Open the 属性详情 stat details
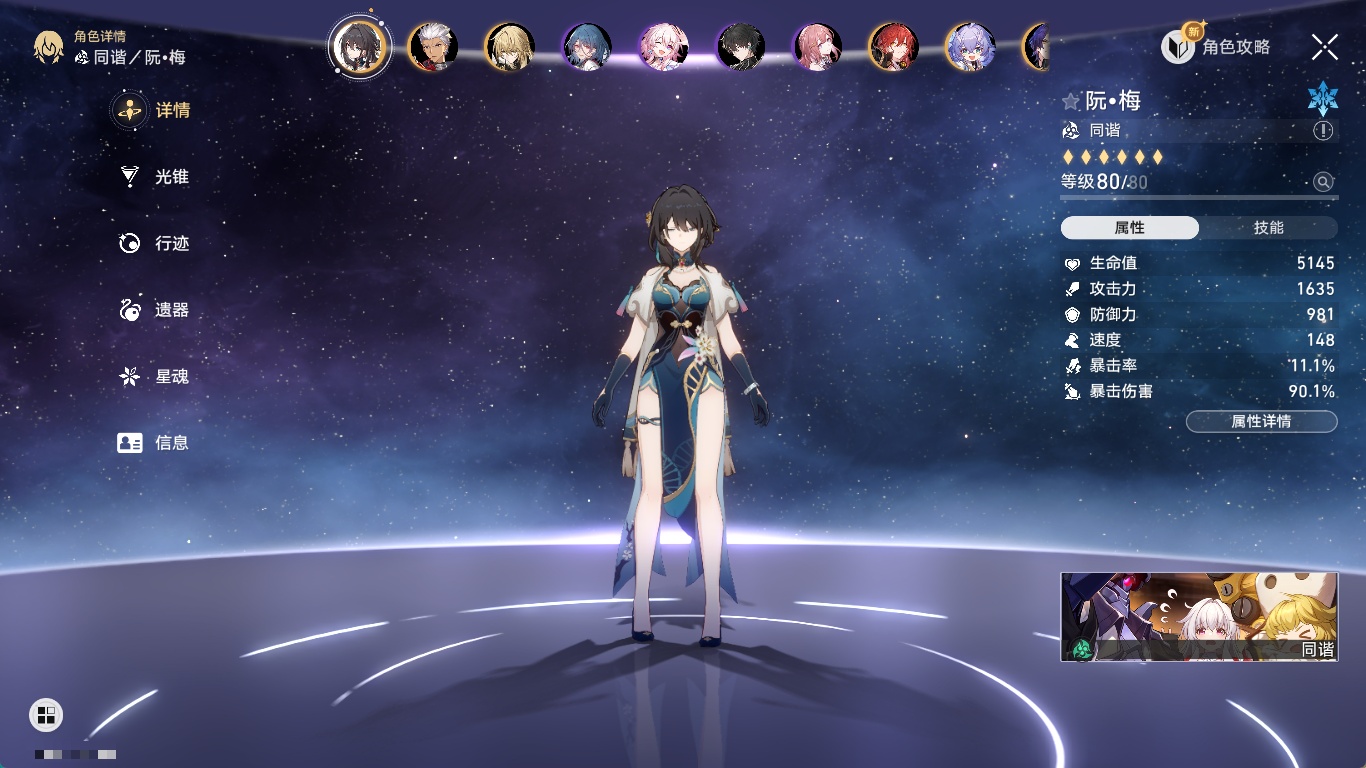 point(1261,421)
